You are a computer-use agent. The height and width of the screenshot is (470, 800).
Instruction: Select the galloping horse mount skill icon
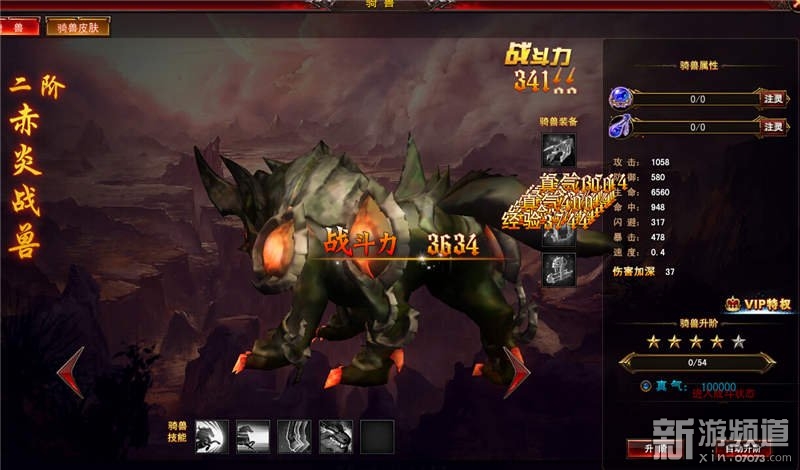click(252, 436)
